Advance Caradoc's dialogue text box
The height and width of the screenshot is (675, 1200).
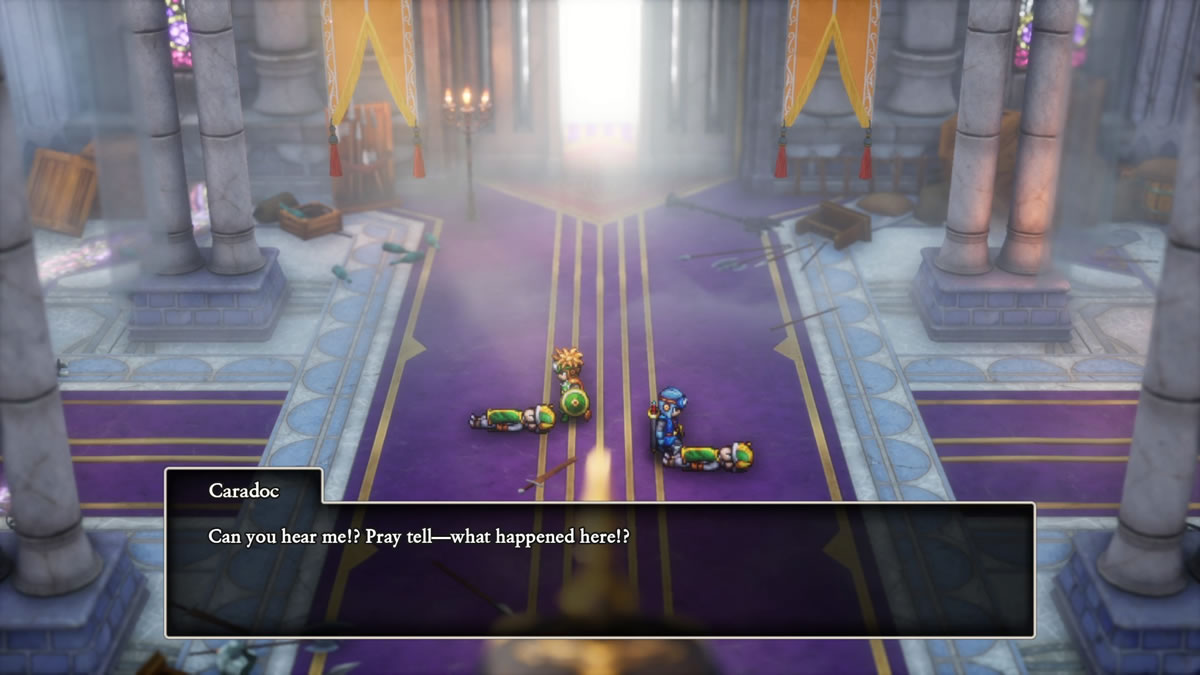click(599, 568)
